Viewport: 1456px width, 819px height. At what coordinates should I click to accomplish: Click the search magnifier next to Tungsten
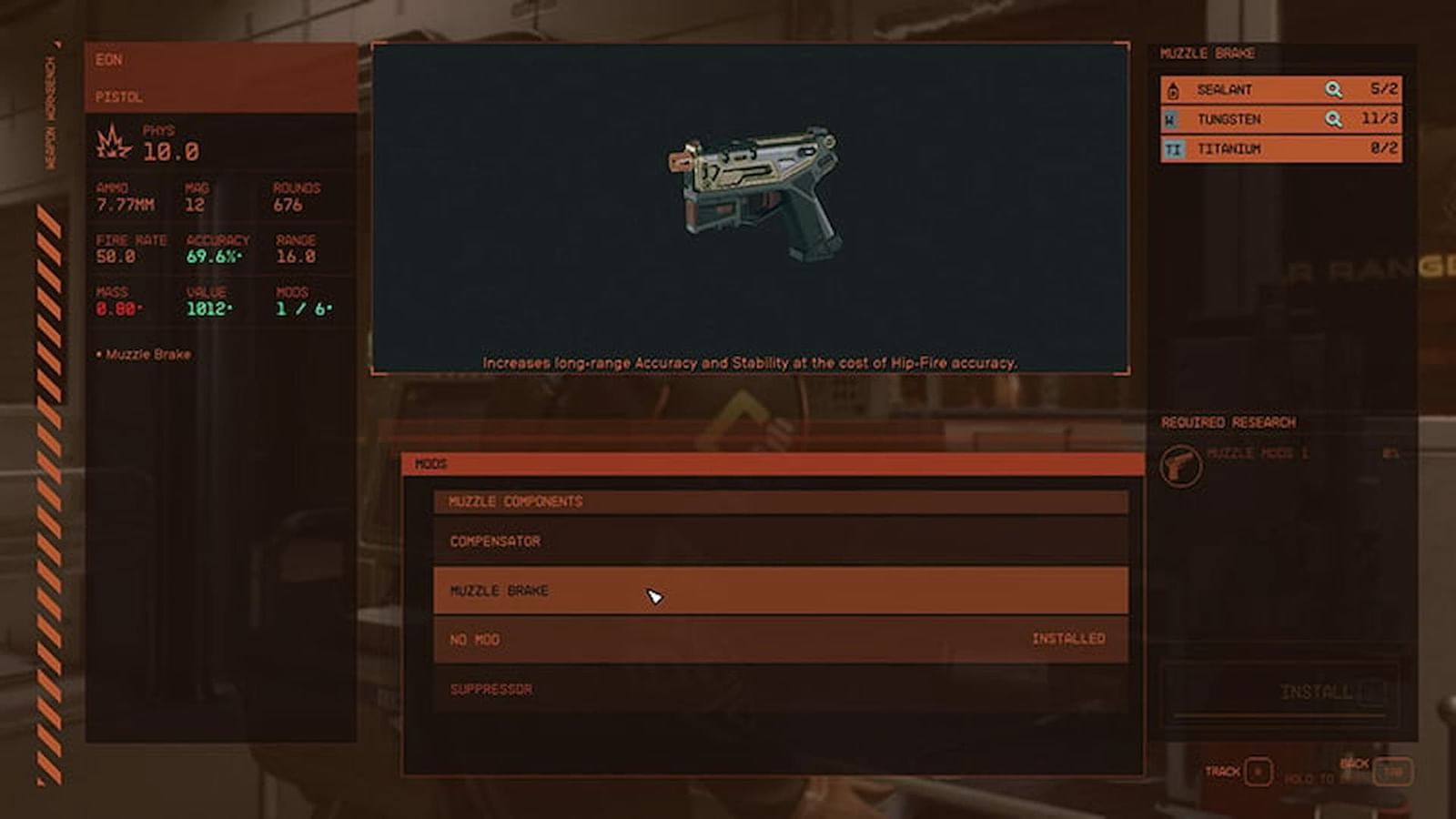(1334, 119)
